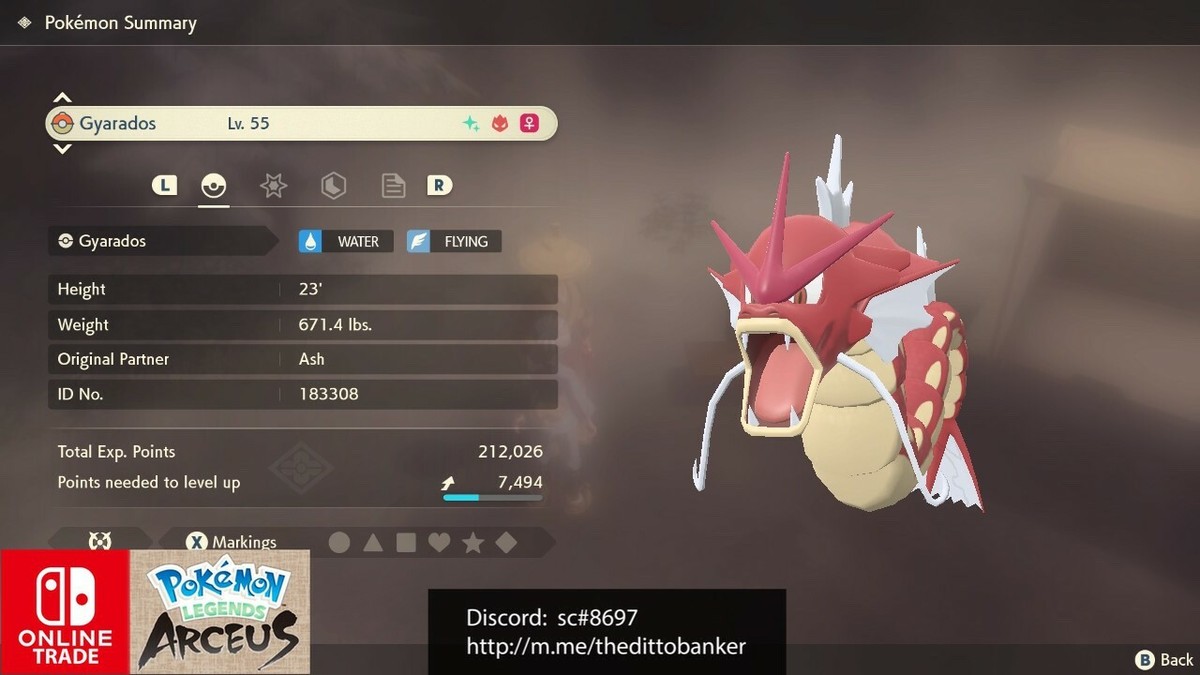Viewport: 1200px width, 675px height.
Task: Switch to the hexagon stats tab
Action: pos(333,185)
